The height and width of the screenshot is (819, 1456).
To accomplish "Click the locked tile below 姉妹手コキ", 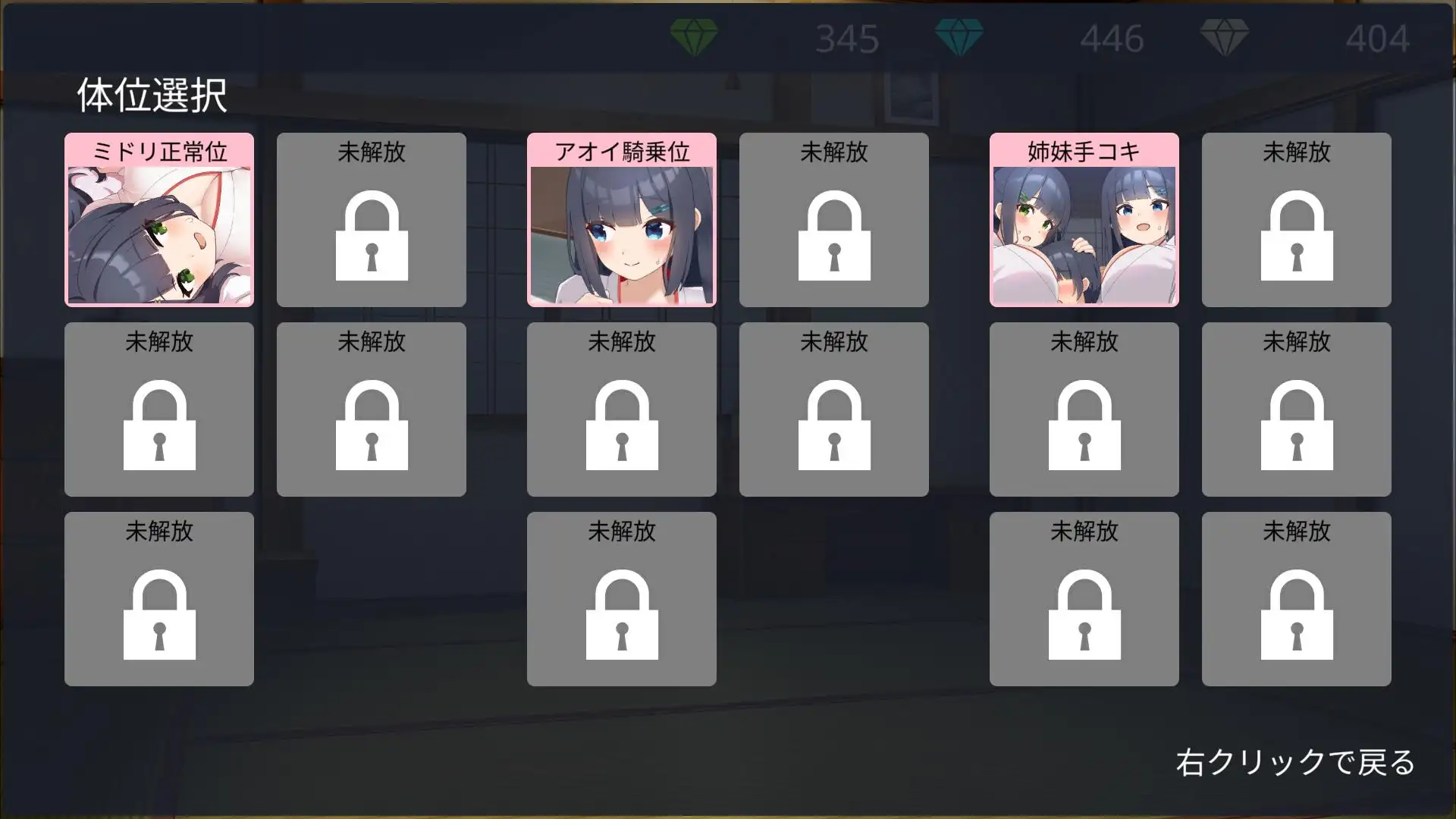I will click(x=1084, y=409).
